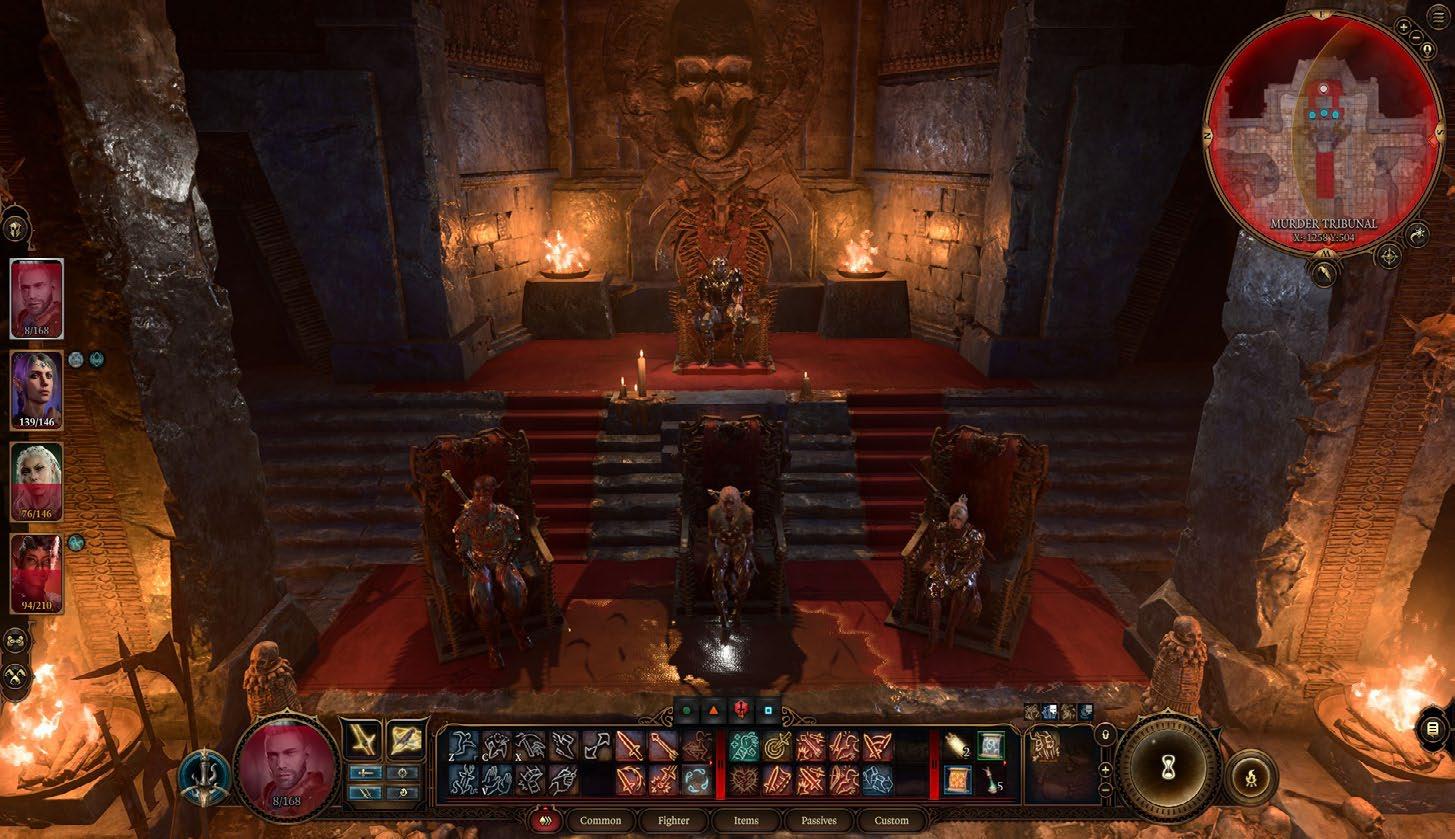The height and width of the screenshot is (839, 1455).
Task: Select the horned tiefling portrait with 94/210
Action: click(37, 573)
